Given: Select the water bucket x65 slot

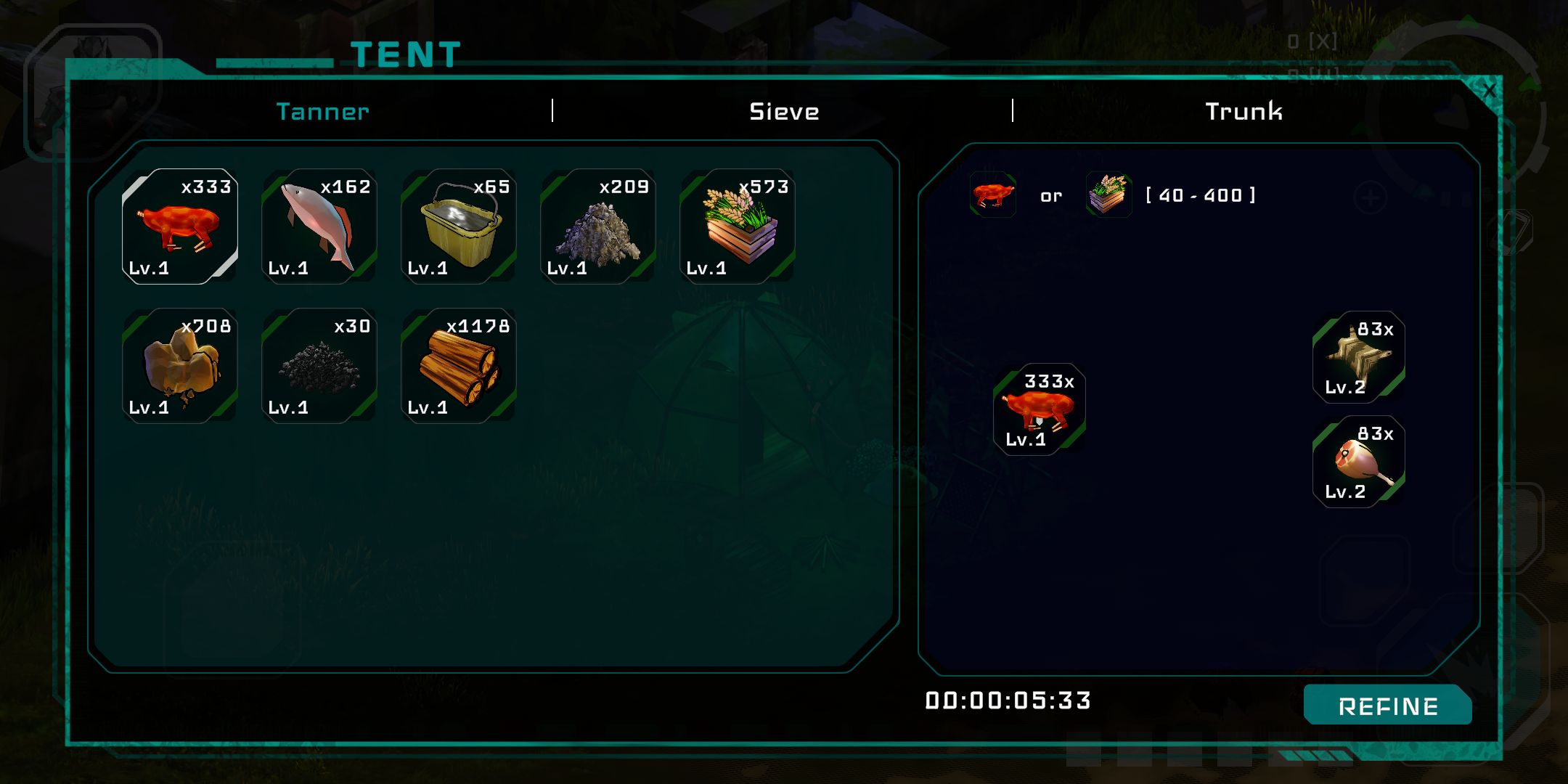Looking at the screenshot, I should (x=458, y=226).
